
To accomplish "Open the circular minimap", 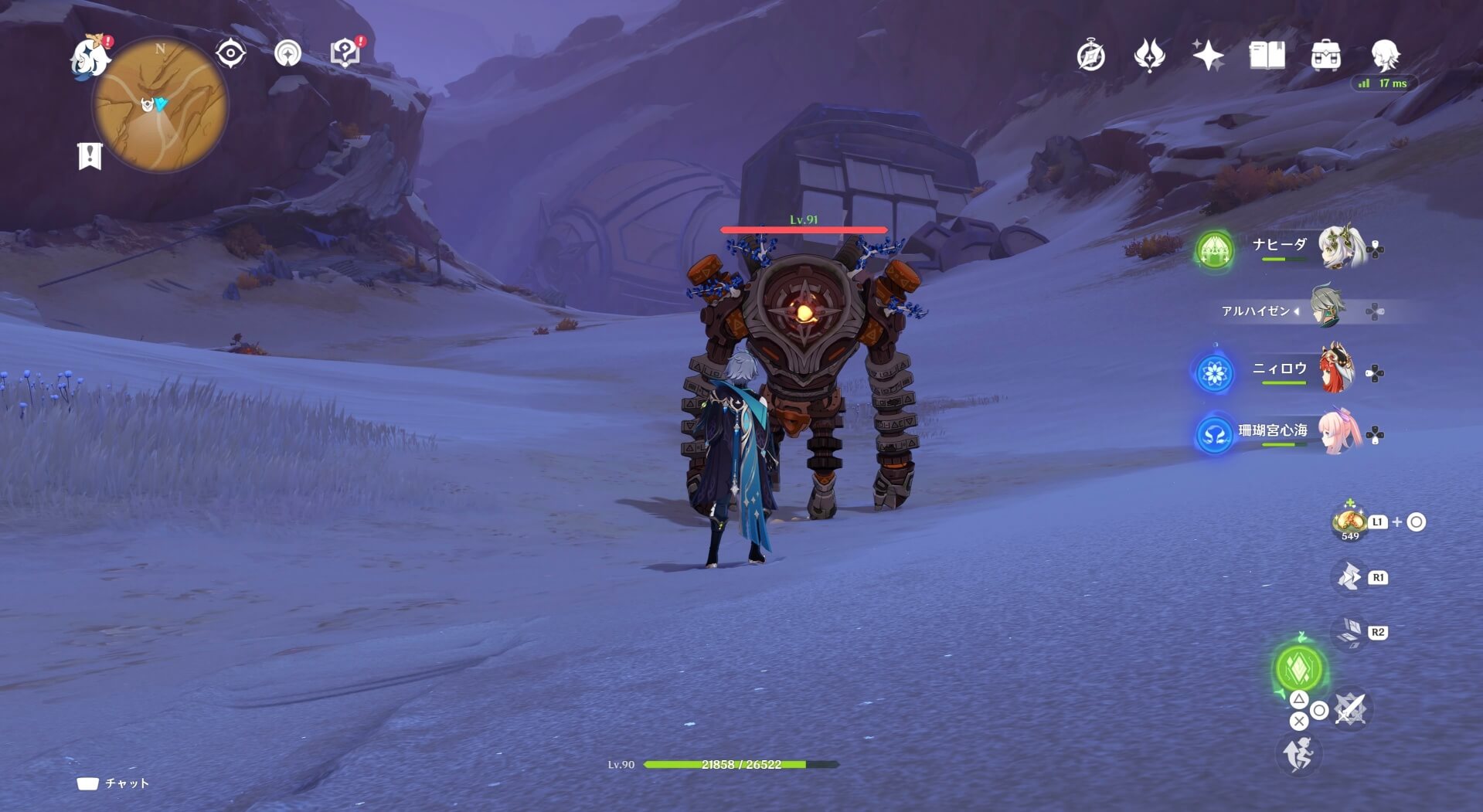I will pos(160,104).
